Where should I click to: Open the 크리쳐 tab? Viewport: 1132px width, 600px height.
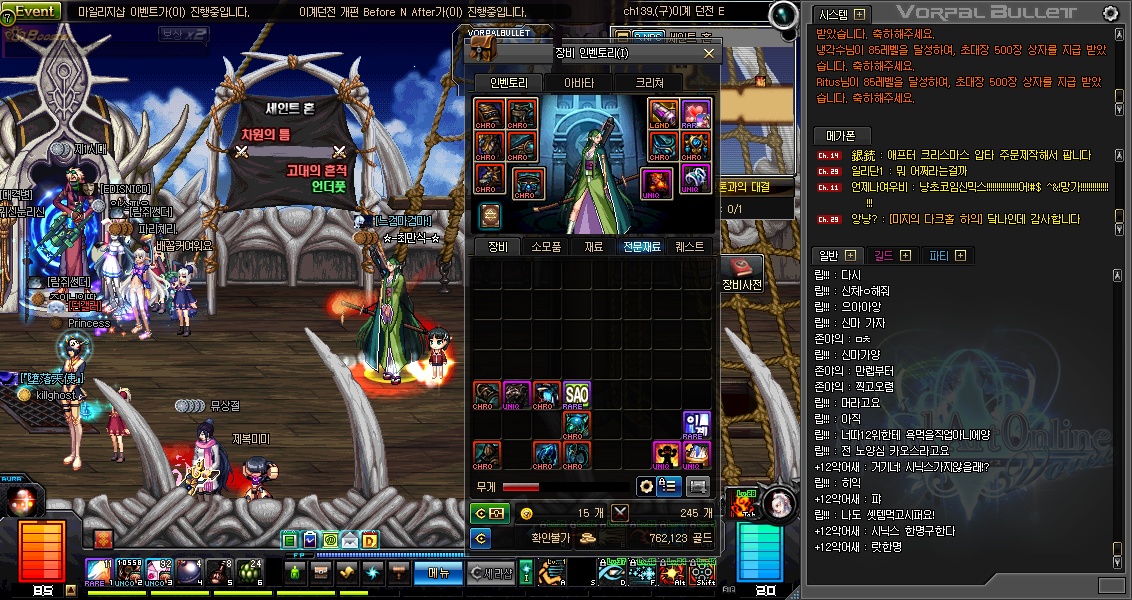point(648,83)
